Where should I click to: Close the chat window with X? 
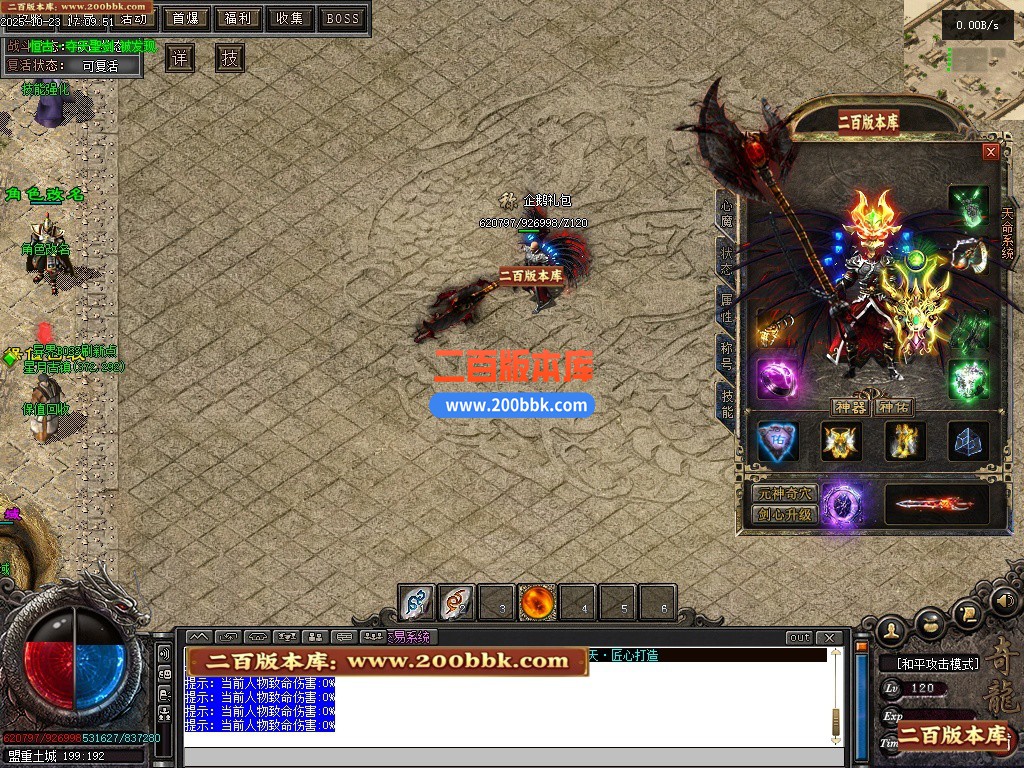tap(829, 638)
